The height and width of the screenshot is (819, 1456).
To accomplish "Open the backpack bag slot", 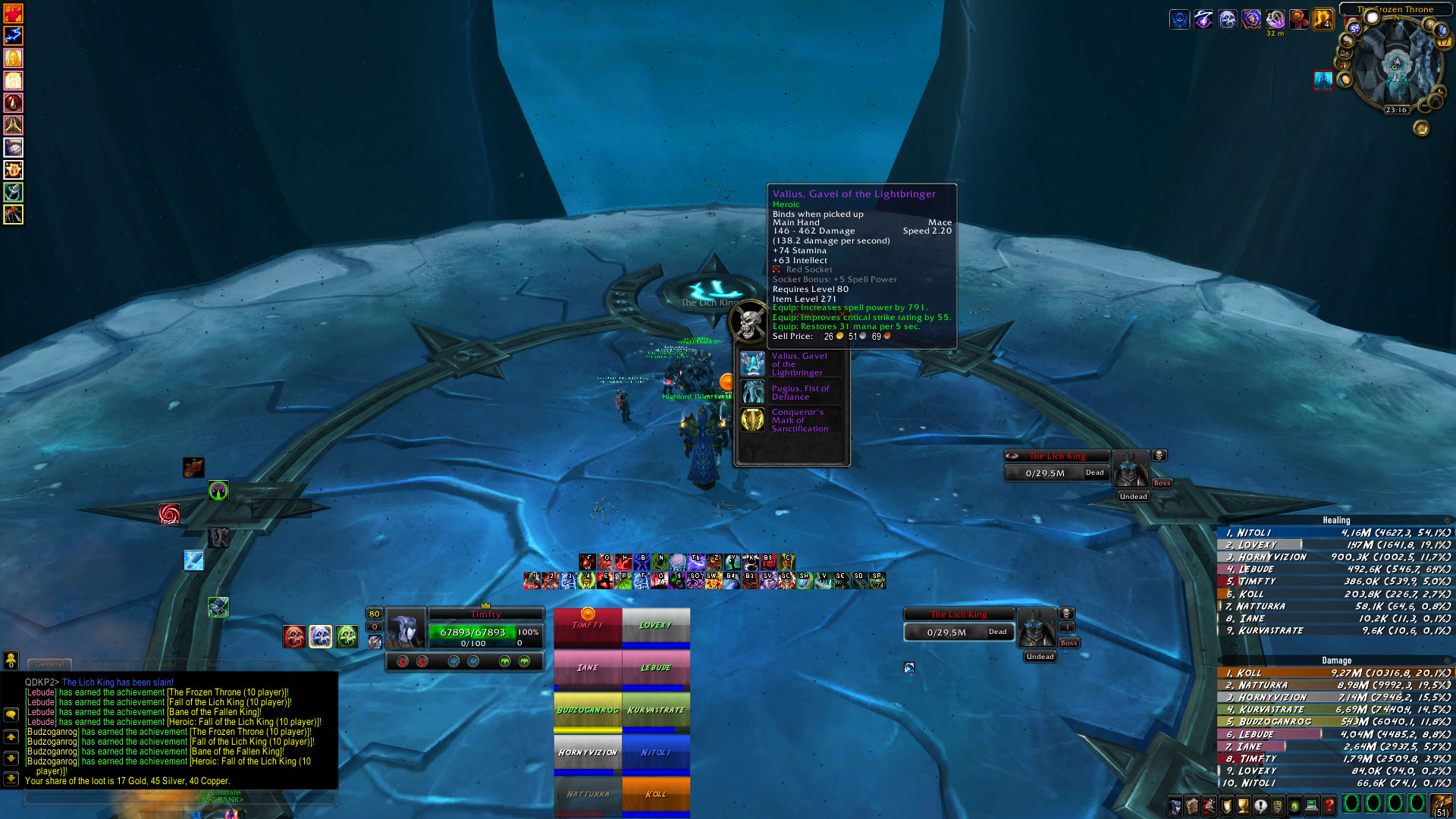I will click(1439, 805).
